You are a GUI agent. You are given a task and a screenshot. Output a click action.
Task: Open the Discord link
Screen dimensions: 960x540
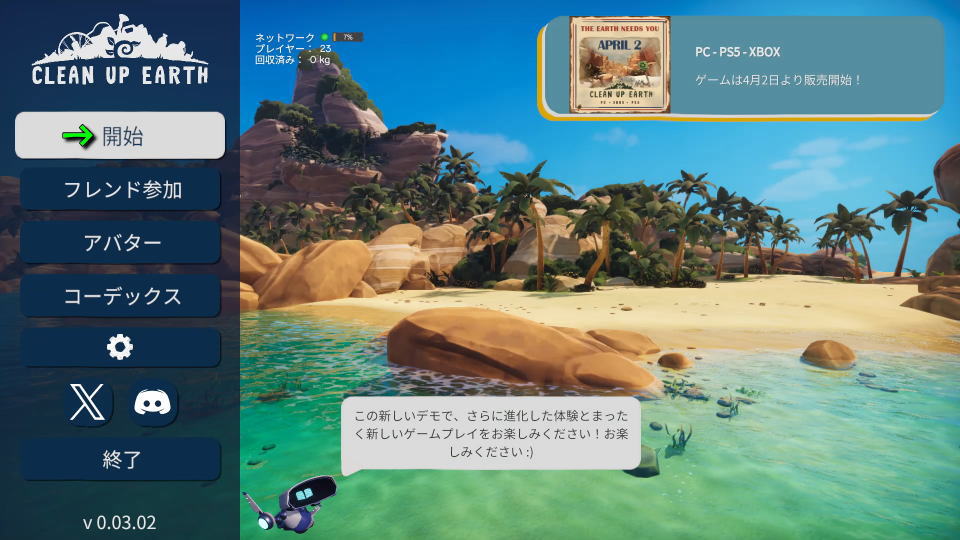[x=153, y=403]
